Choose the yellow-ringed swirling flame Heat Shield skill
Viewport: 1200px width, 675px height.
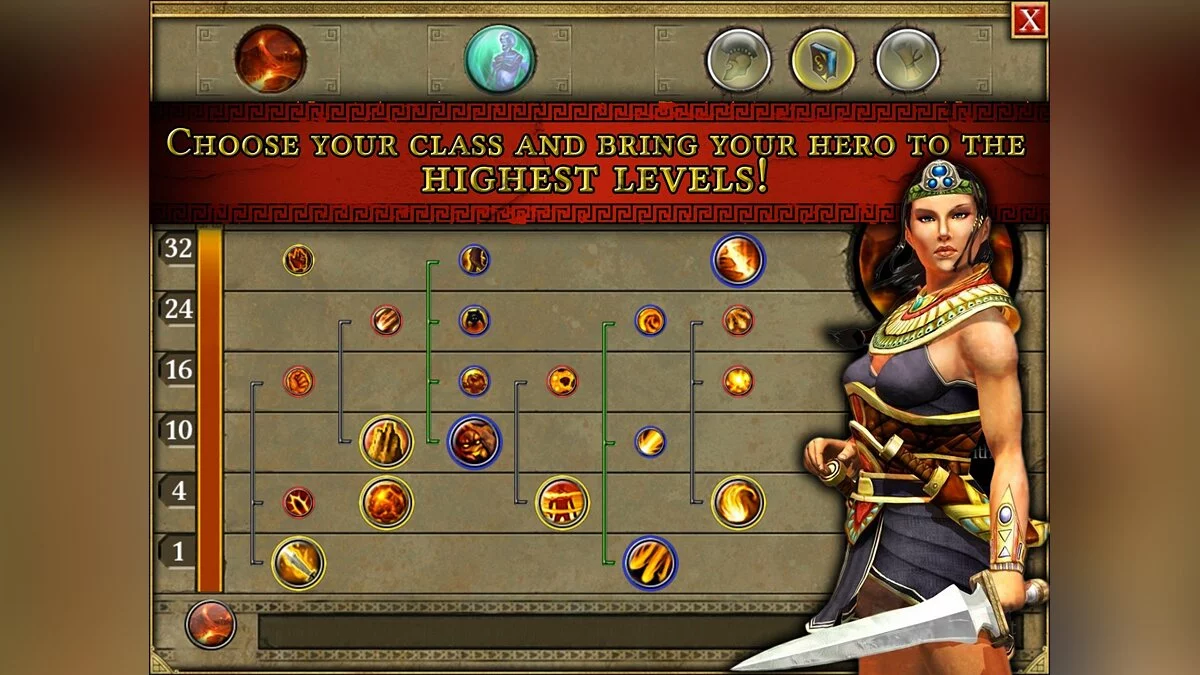pyautogui.click(x=738, y=502)
